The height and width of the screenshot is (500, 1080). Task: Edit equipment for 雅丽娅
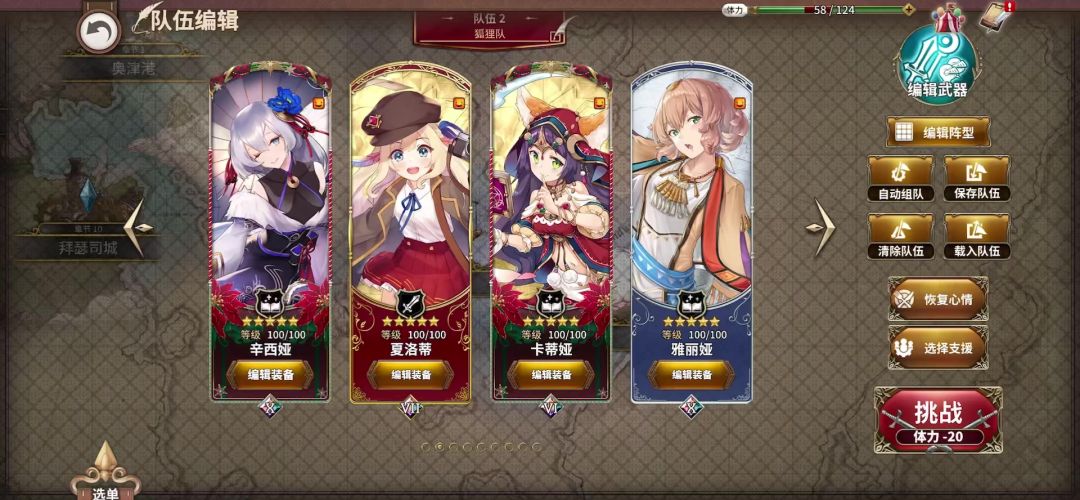691,375
